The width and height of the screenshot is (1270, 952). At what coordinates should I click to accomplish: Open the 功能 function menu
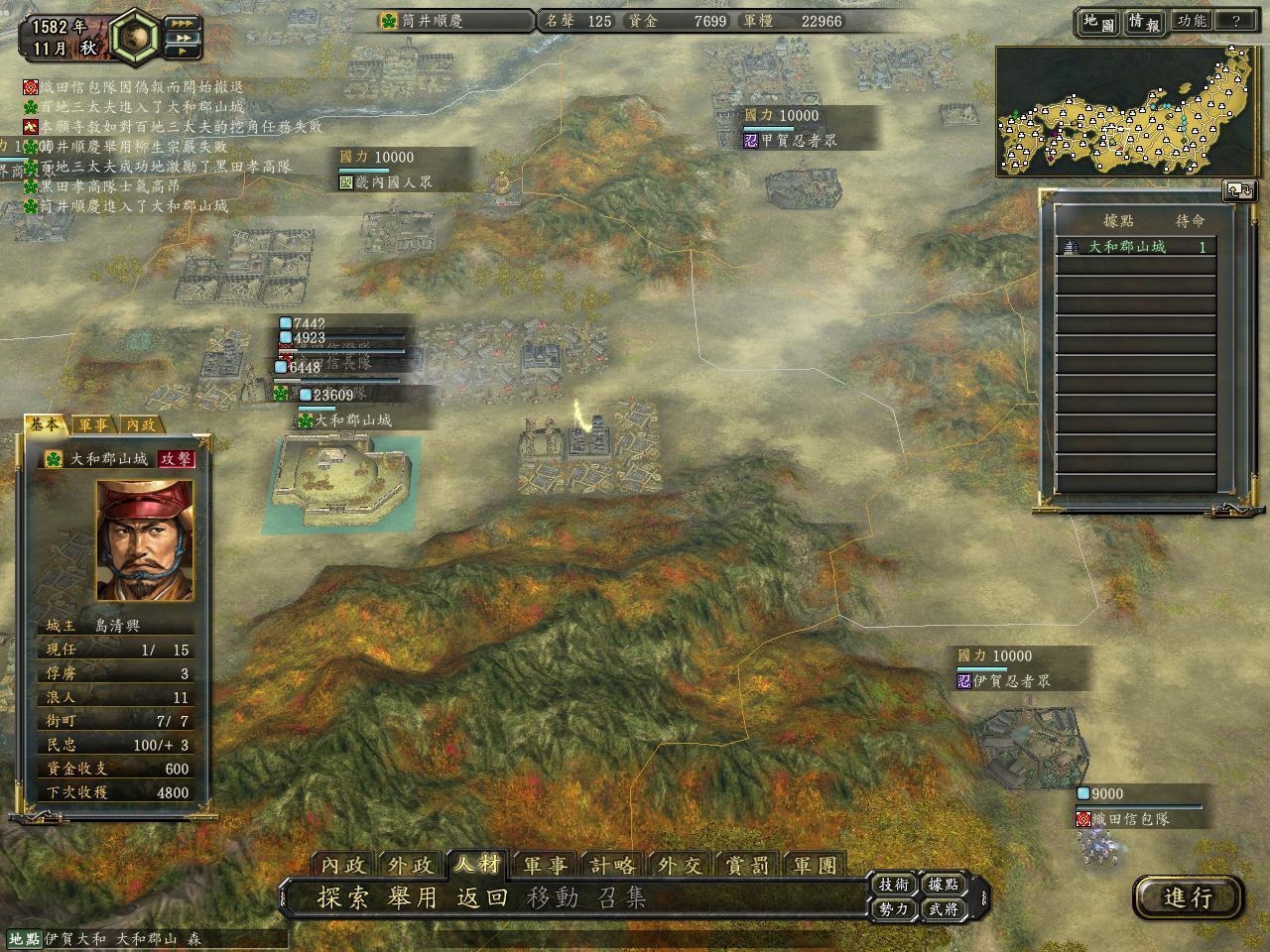(1191, 21)
